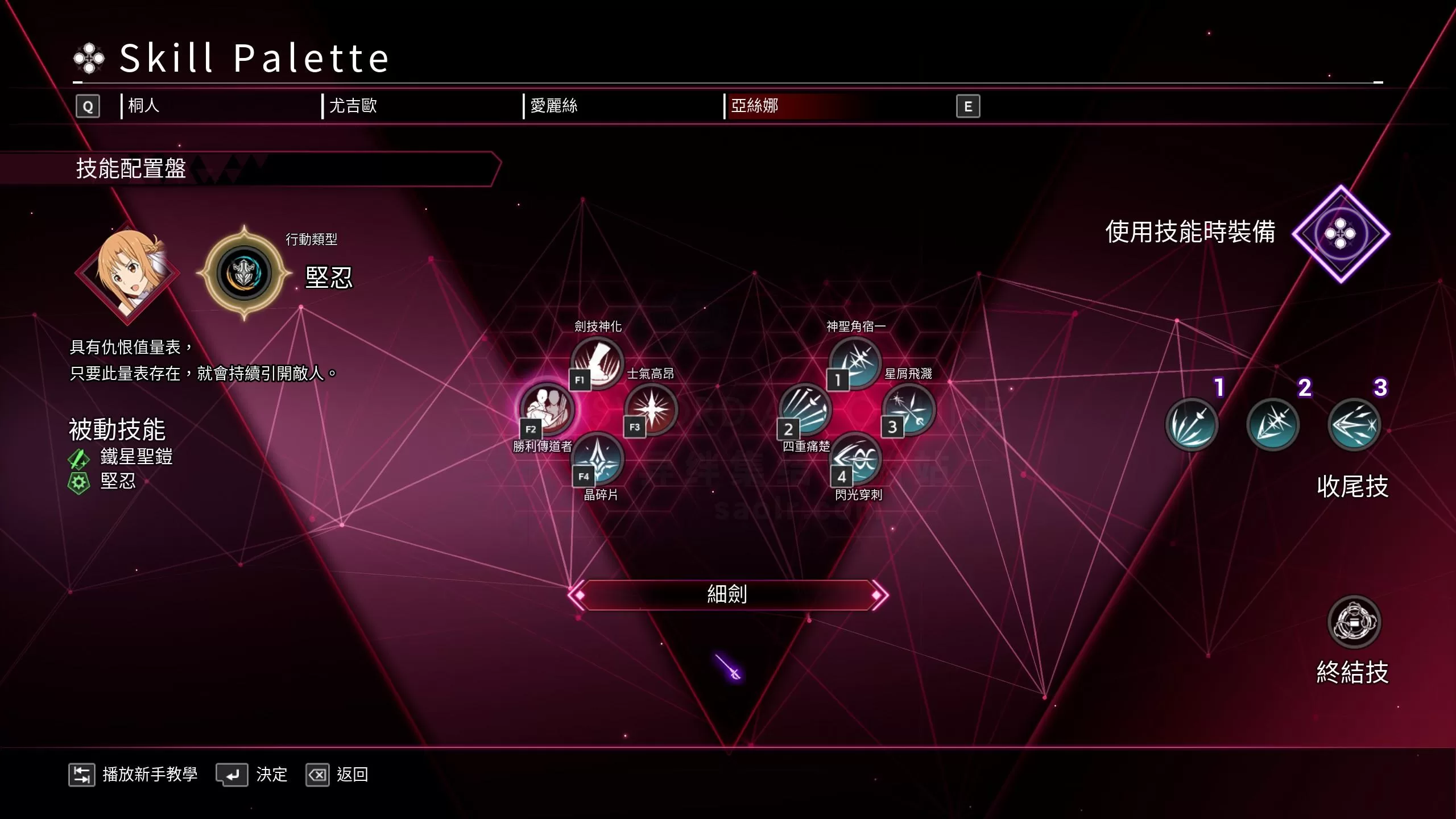The width and height of the screenshot is (1456, 819).
Task: Switch weapon with the right arrow beside 細劍
Action: 878,595
